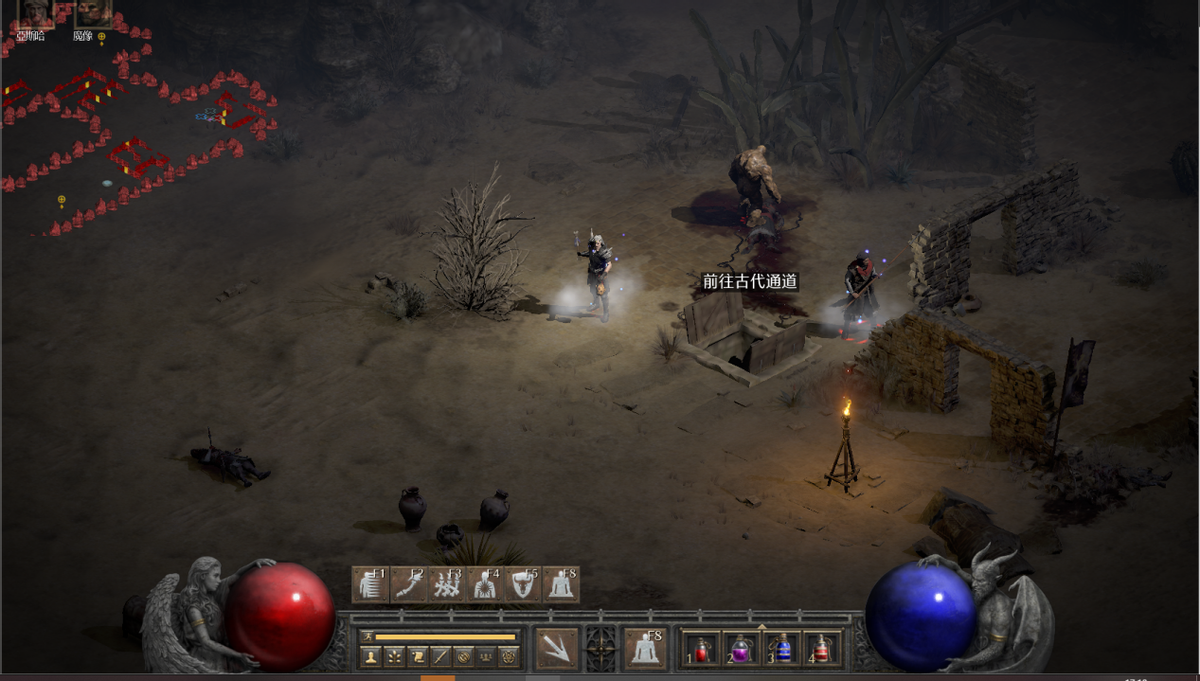Click the mercenary portrait 亞斯哈
The height and width of the screenshot is (681, 1200).
point(35,13)
